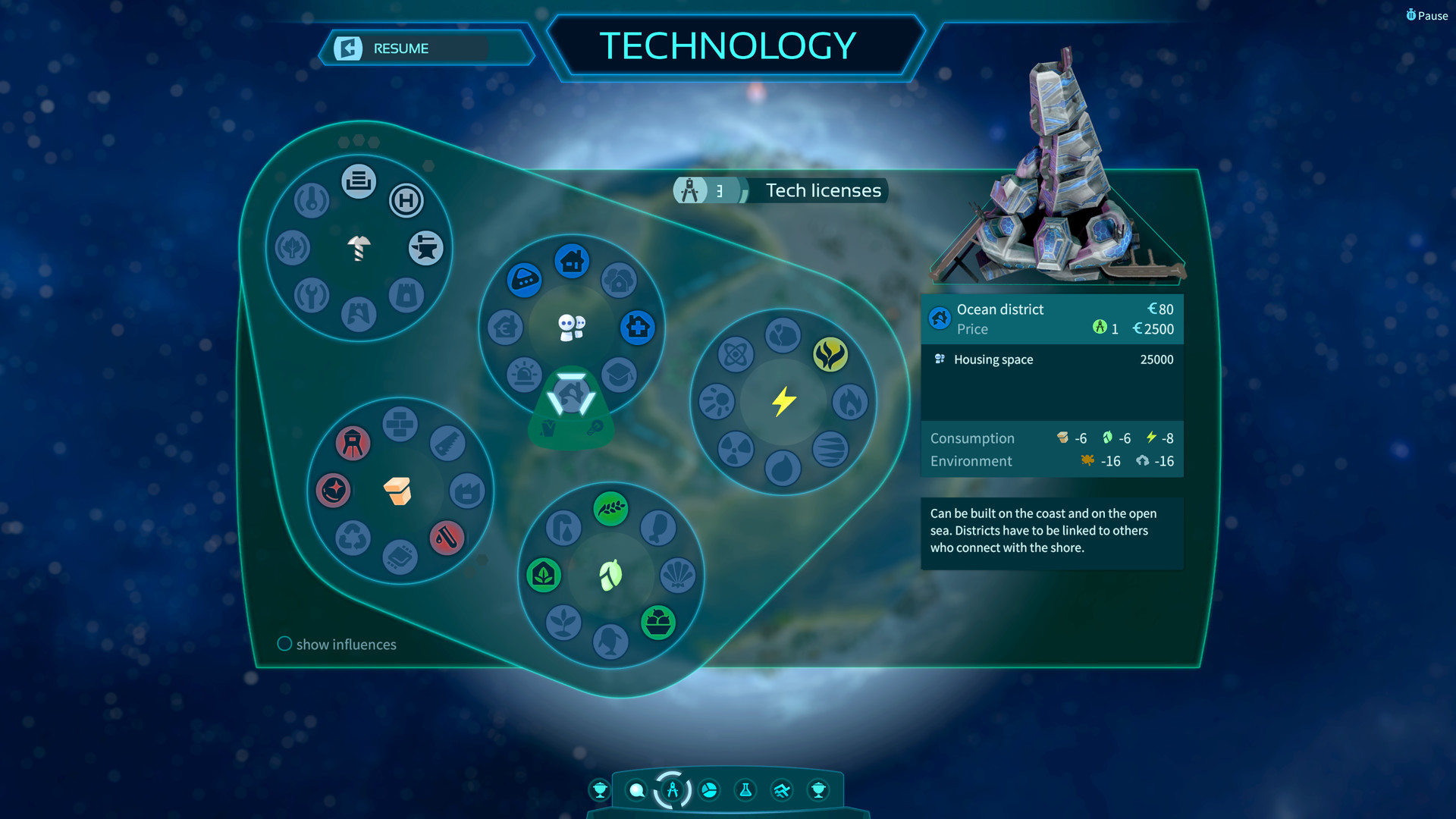1456x819 pixels.
Task: Enable the show influences option
Action: [x=284, y=644]
